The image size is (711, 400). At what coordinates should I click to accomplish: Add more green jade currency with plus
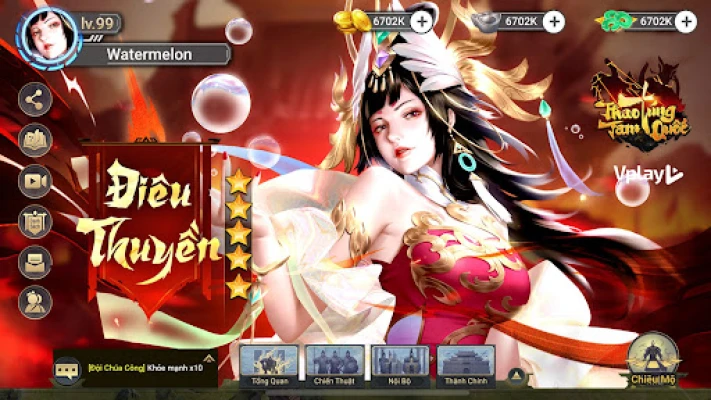pyautogui.click(x=686, y=20)
